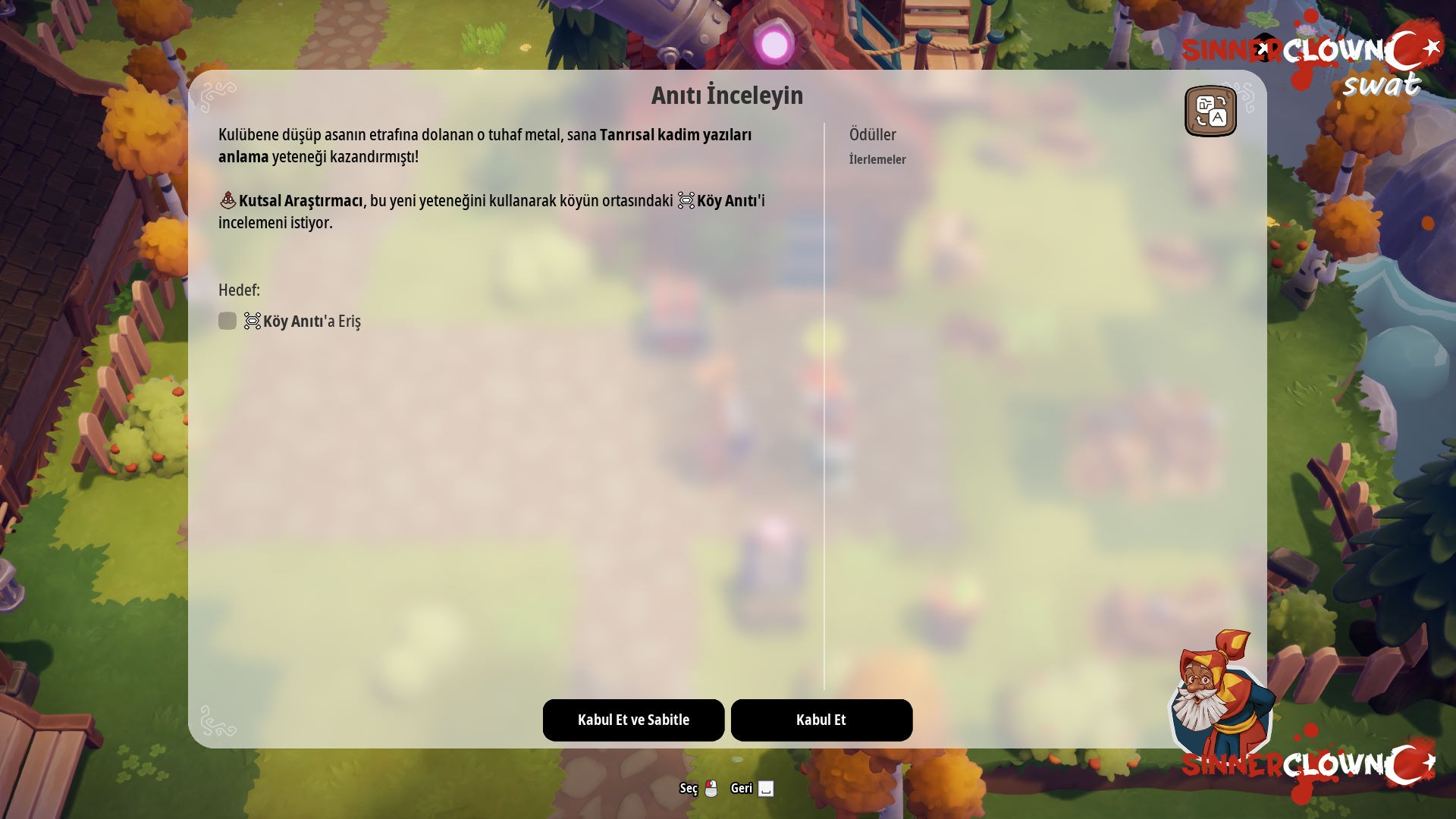Click the Köy Anıtı icon next to the objective
1456x819 pixels.
coord(253,321)
